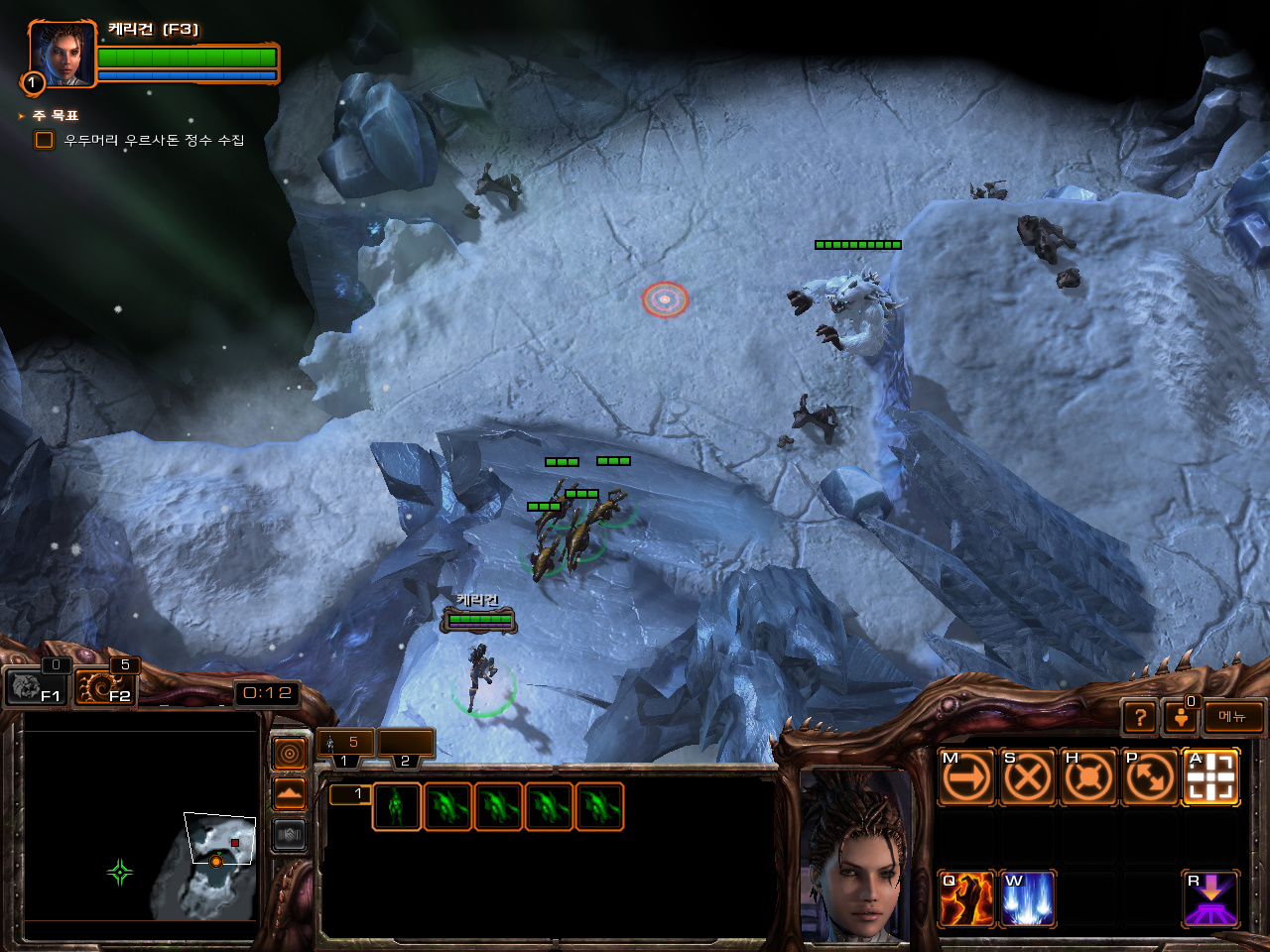Open the help question mark button

[x=1140, y=717]
